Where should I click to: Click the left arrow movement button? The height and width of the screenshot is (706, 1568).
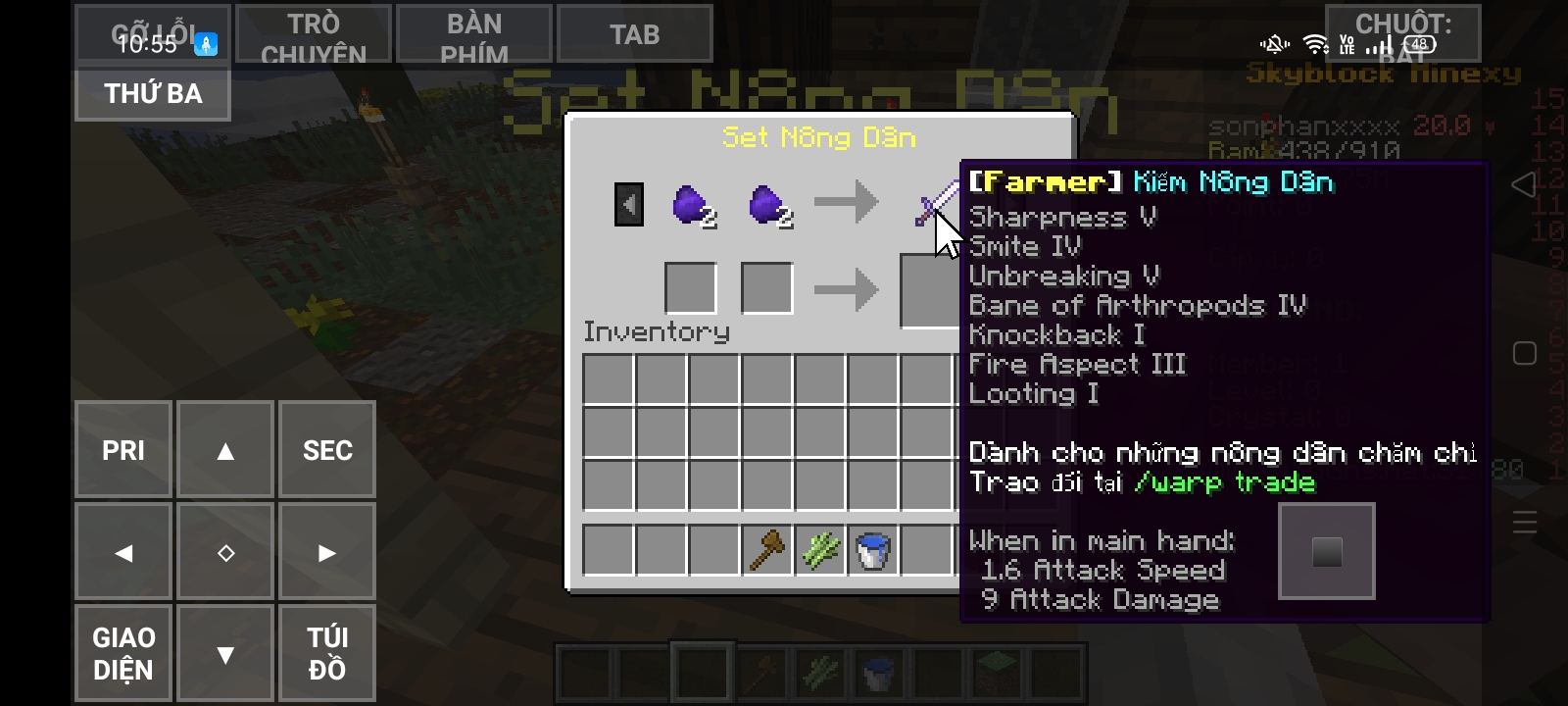point(123,553)
